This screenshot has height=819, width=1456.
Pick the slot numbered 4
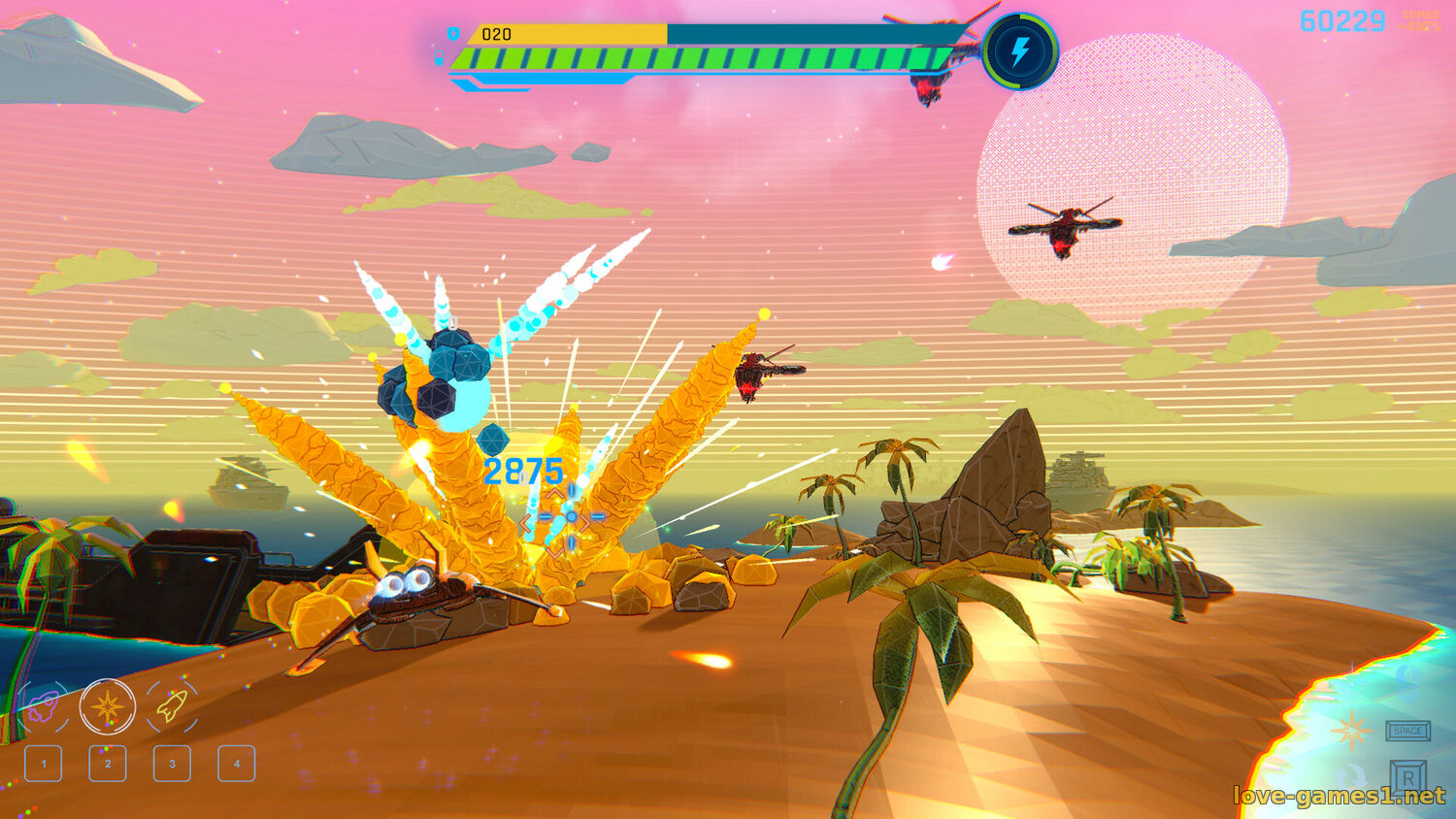click(237, 764)
